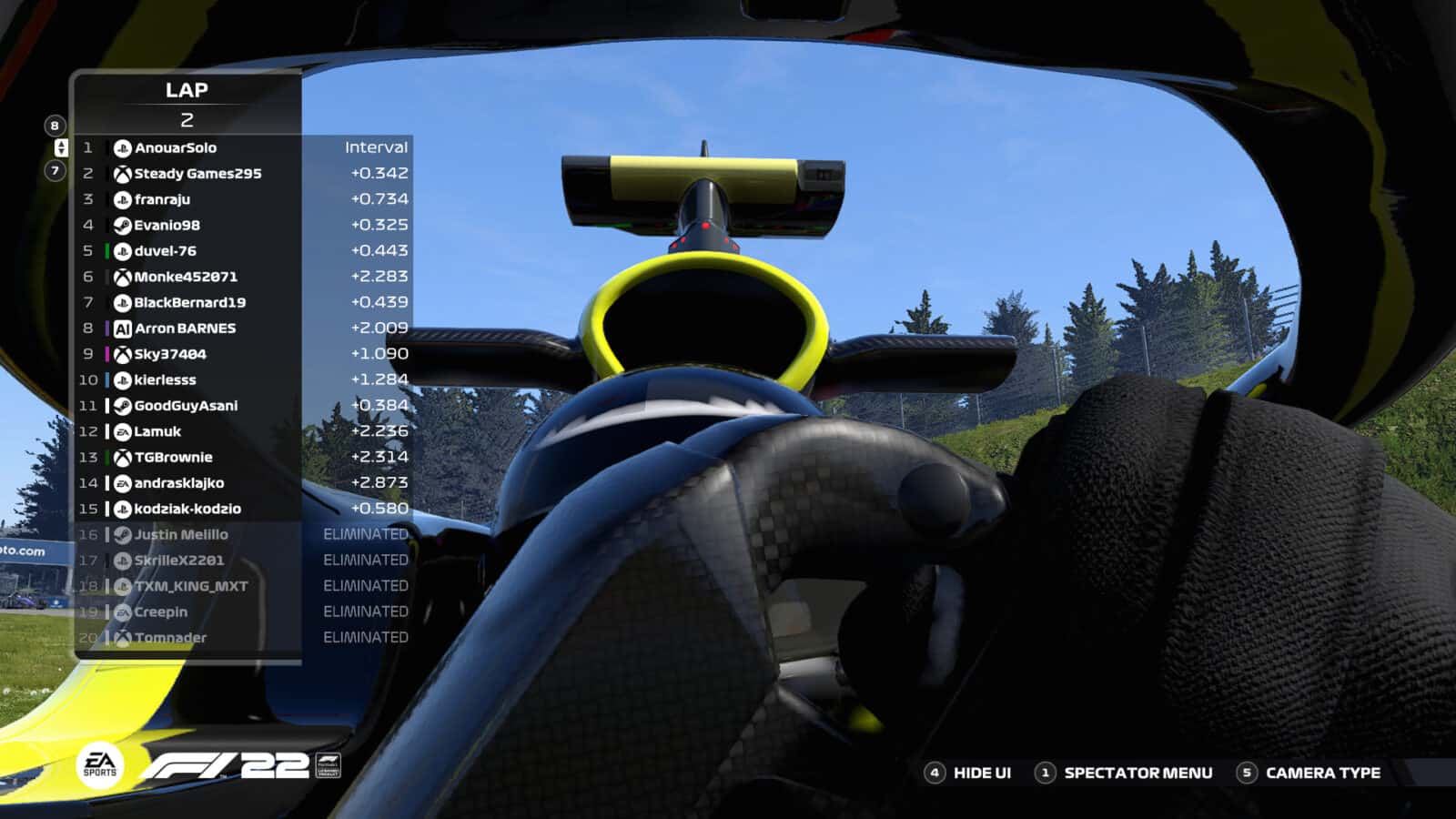Click the Interval column header
Viewport: 1456px width, 819px height.
pos(376,146)
